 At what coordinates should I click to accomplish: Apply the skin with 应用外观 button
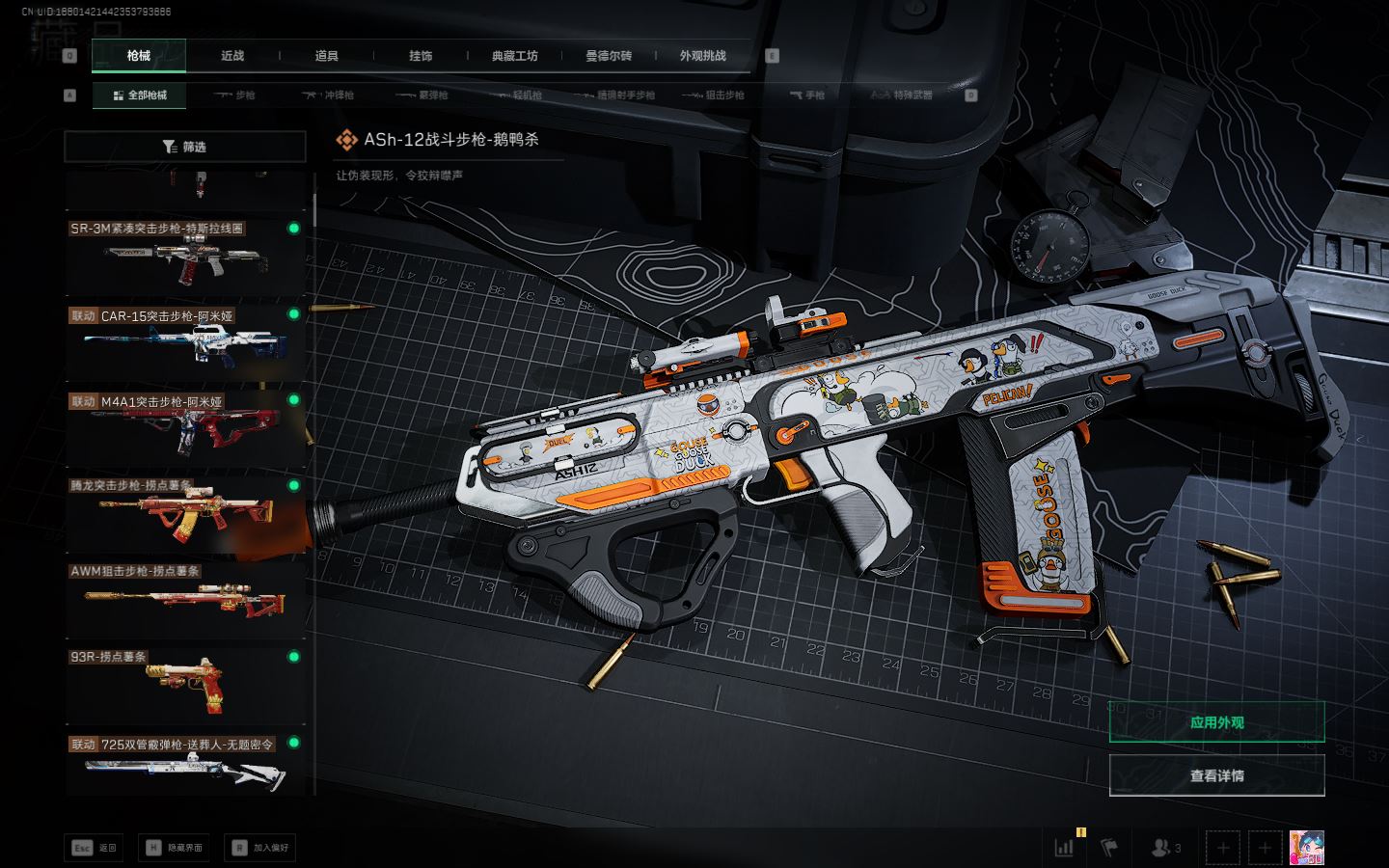(x=1216, y=722)
